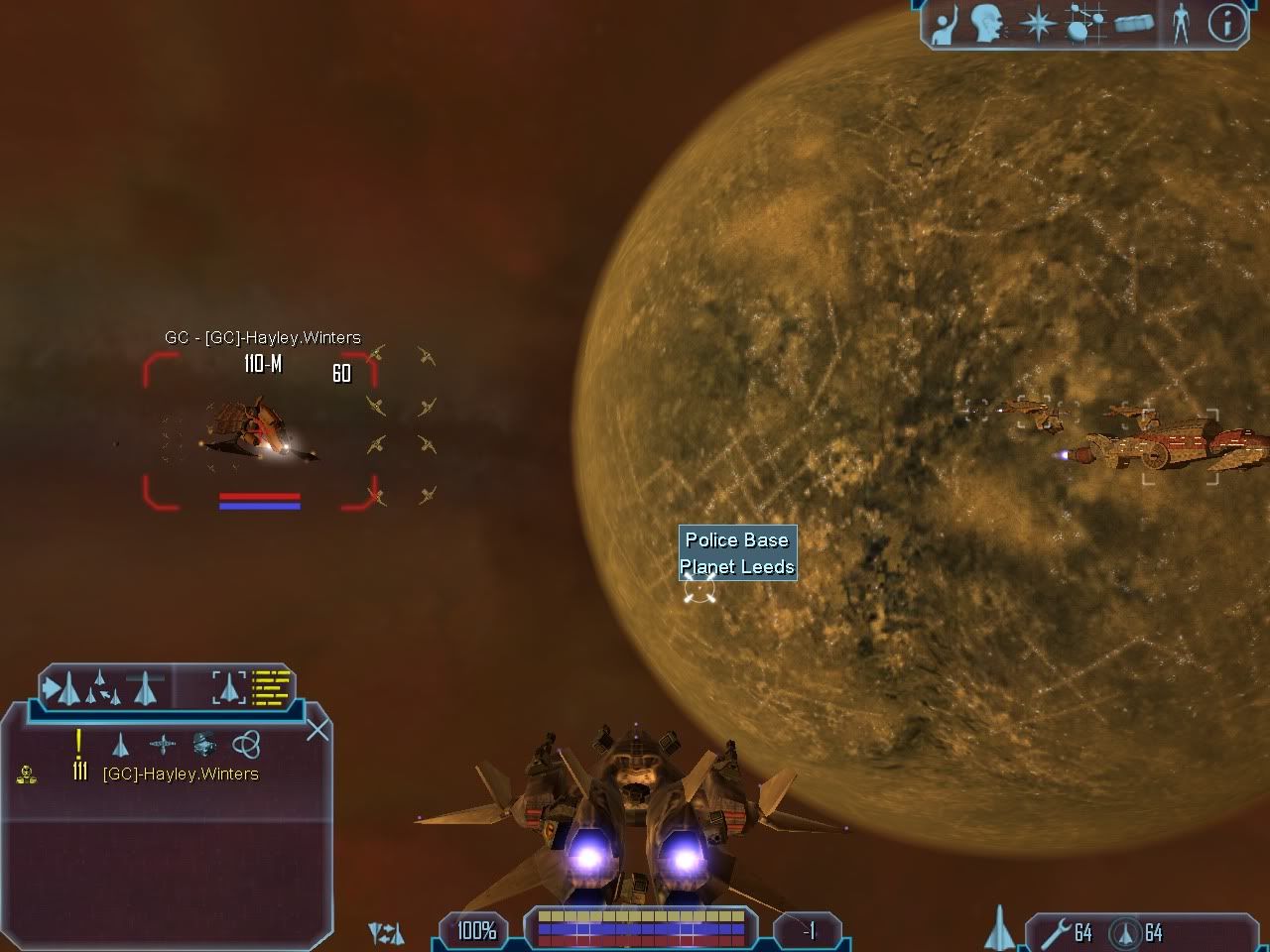Activate the dock maneuver ship-under-bar icon

[x=145, y=685]
